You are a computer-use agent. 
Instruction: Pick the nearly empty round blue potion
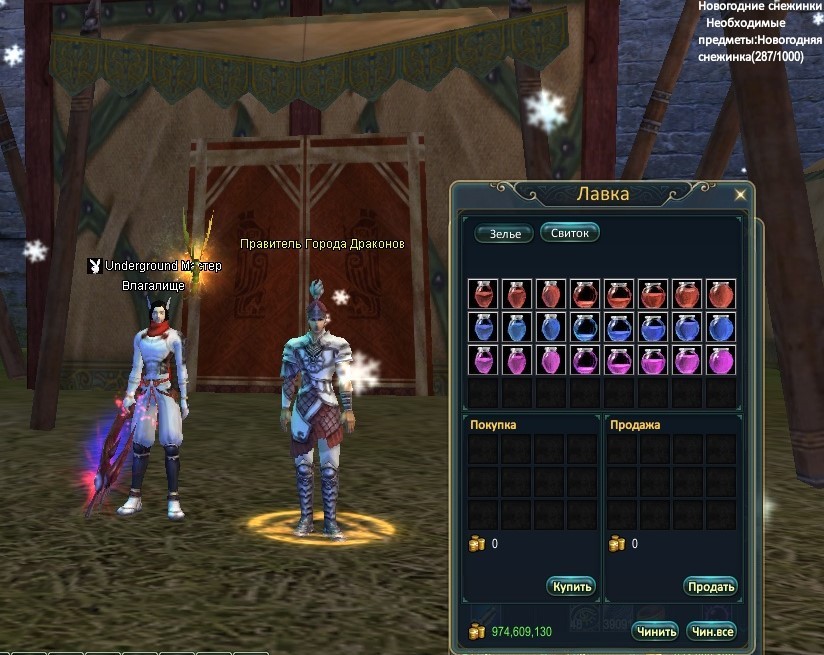(586, 327)
